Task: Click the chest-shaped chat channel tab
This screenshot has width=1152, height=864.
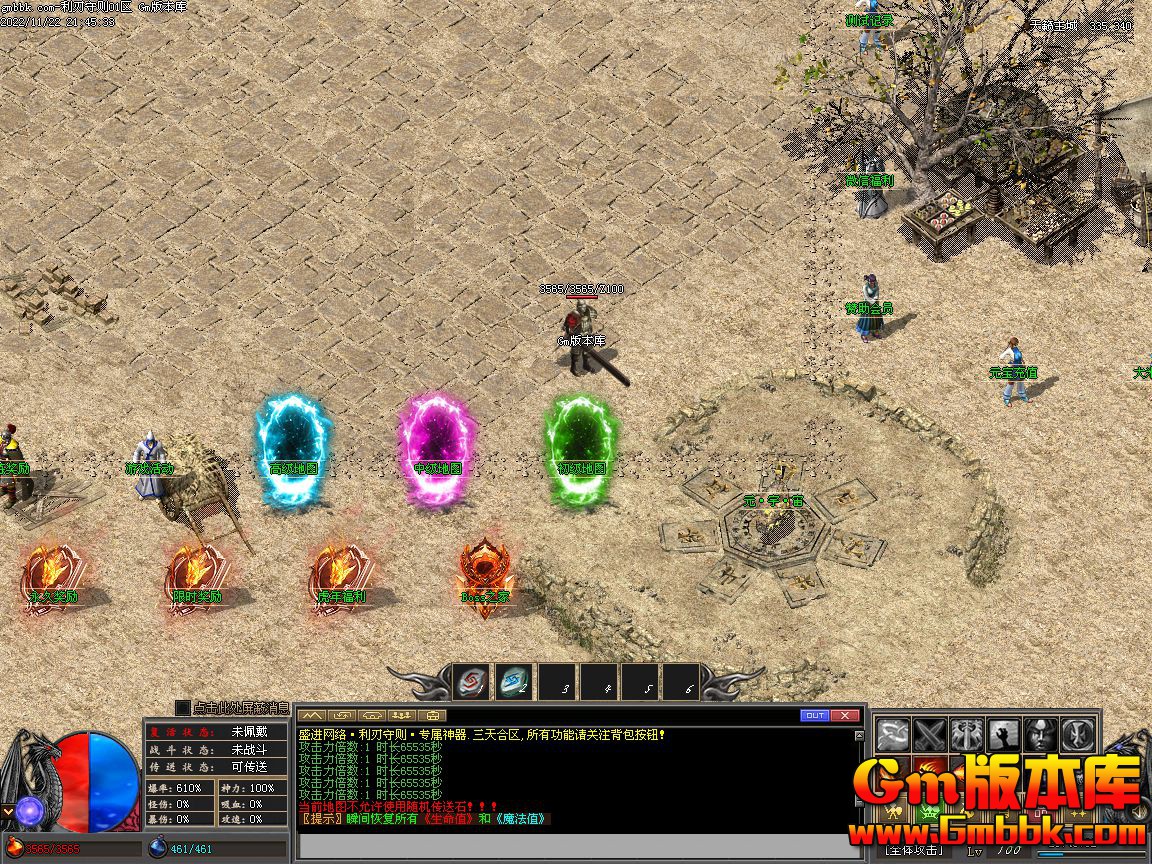Action: (x=432, y=716)
